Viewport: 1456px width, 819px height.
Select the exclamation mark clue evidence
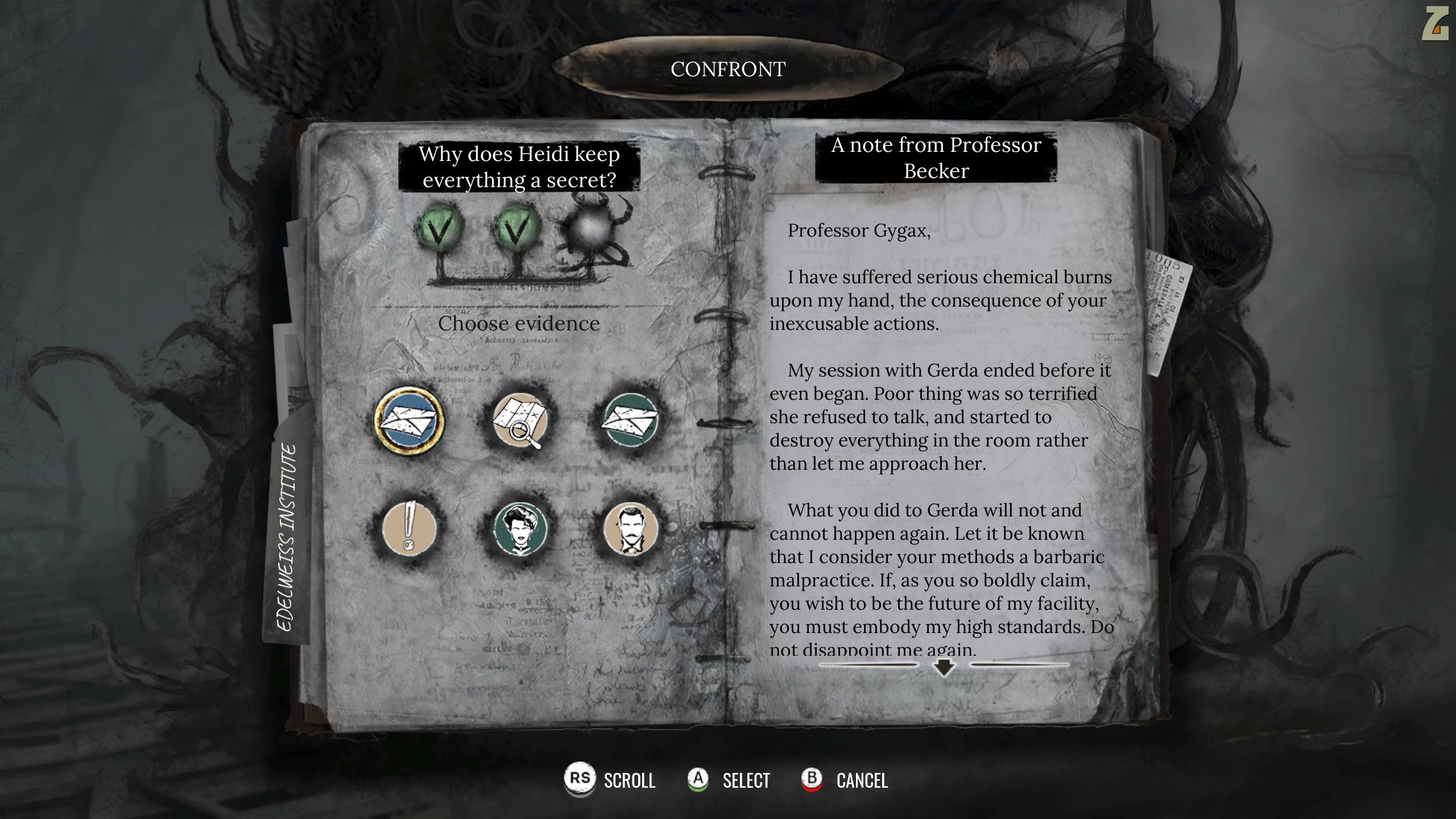click(x=409, y=530)
